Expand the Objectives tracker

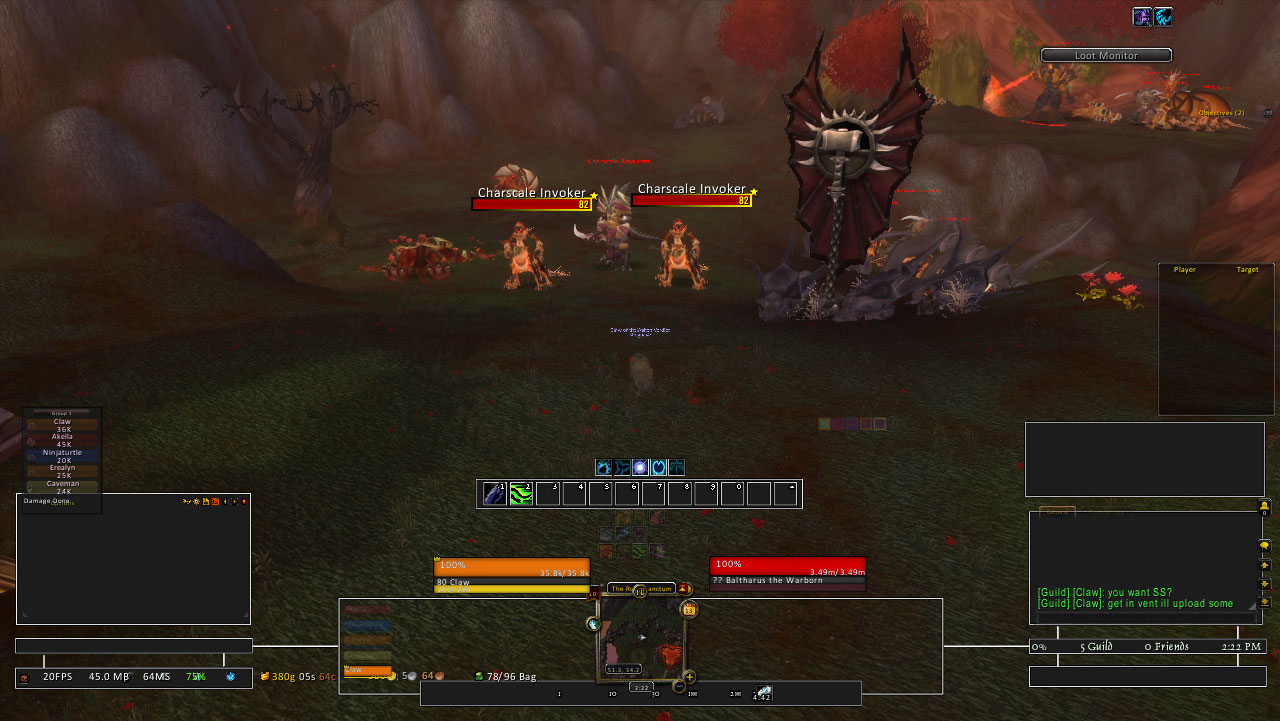[x=1221, y=113]
